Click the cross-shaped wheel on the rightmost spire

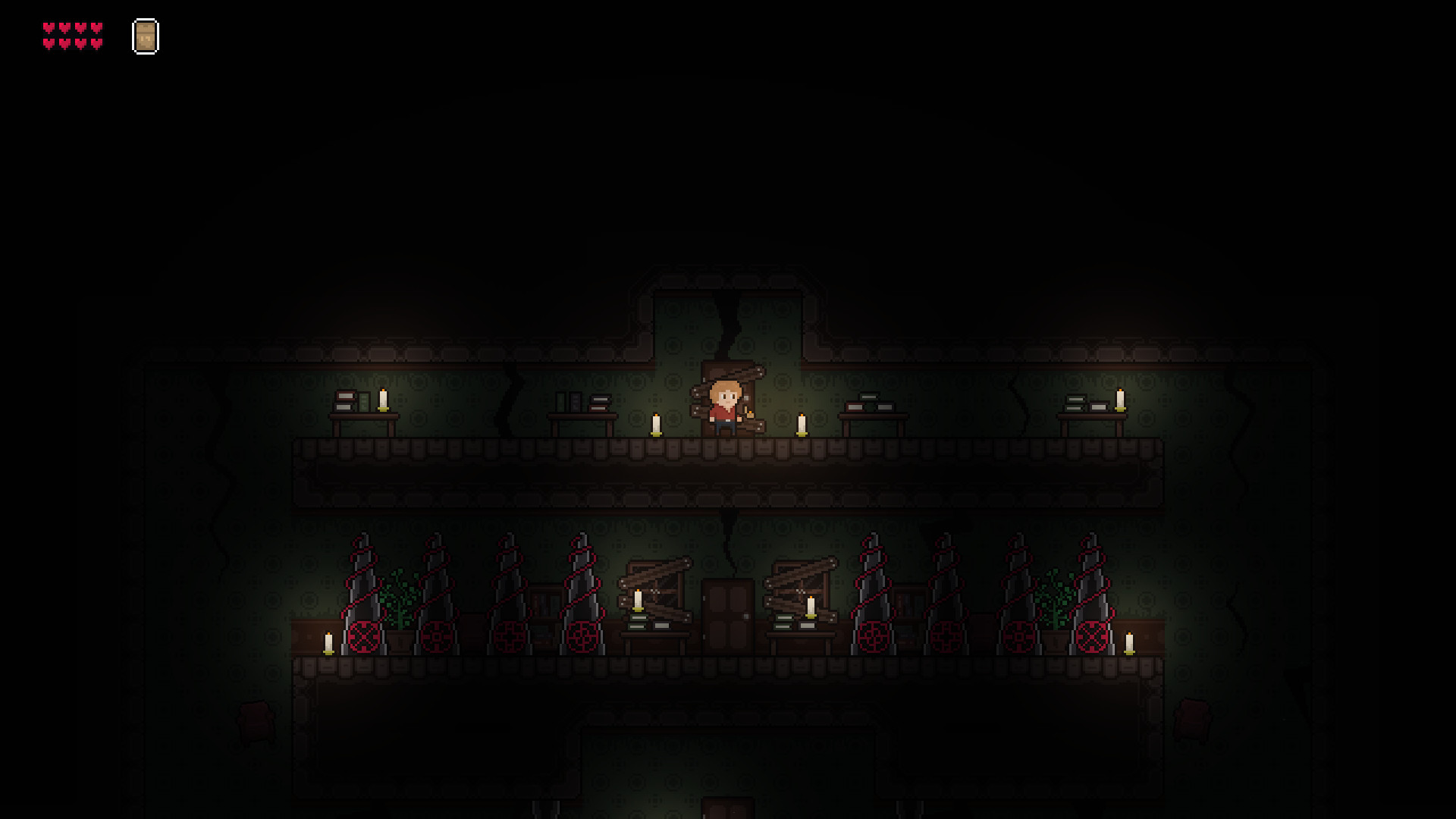1090,635
